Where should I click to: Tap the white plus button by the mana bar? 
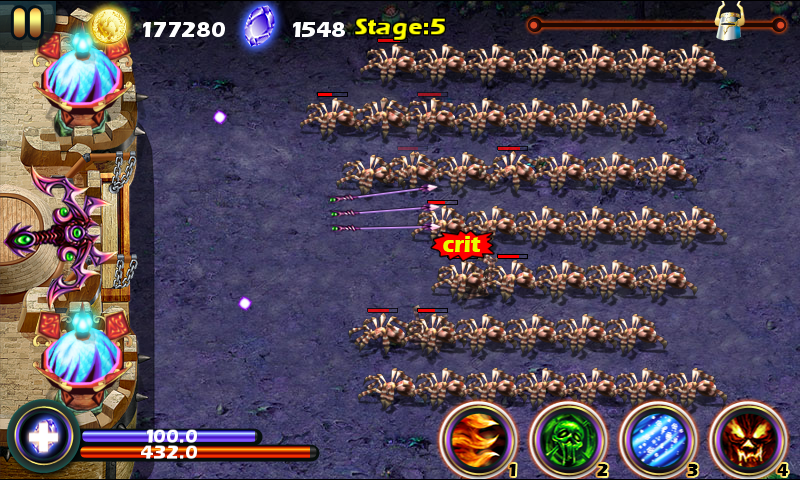pyautogui.click(x=42, y=437)
